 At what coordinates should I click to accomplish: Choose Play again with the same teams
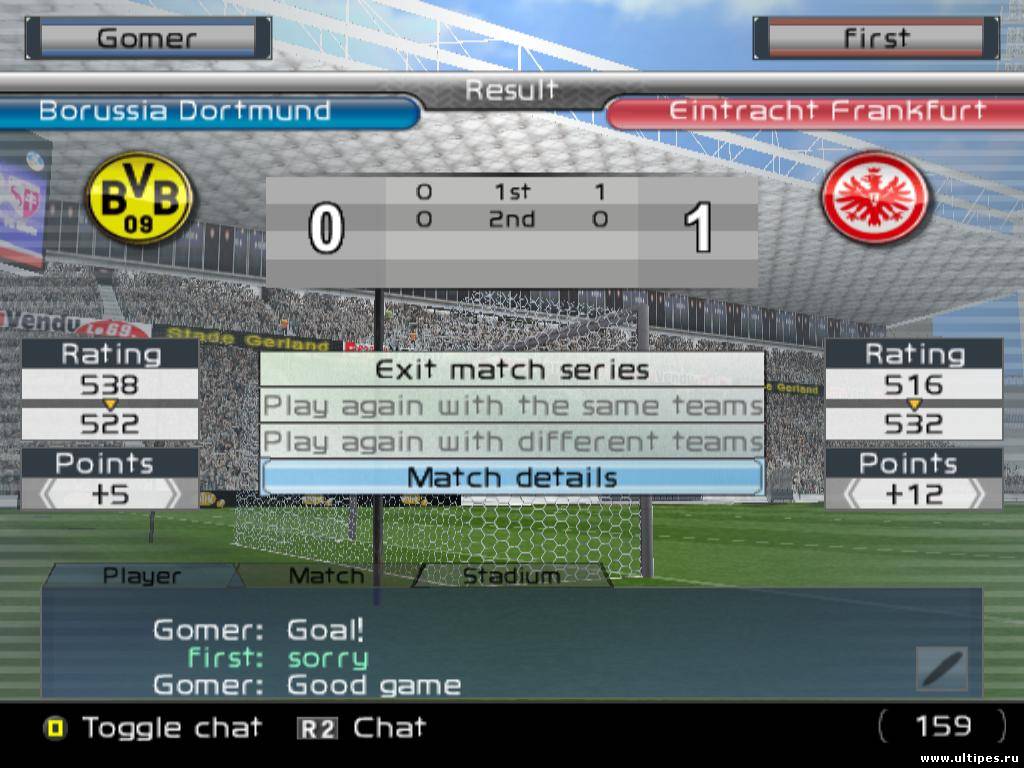click(x=511, y=406)
